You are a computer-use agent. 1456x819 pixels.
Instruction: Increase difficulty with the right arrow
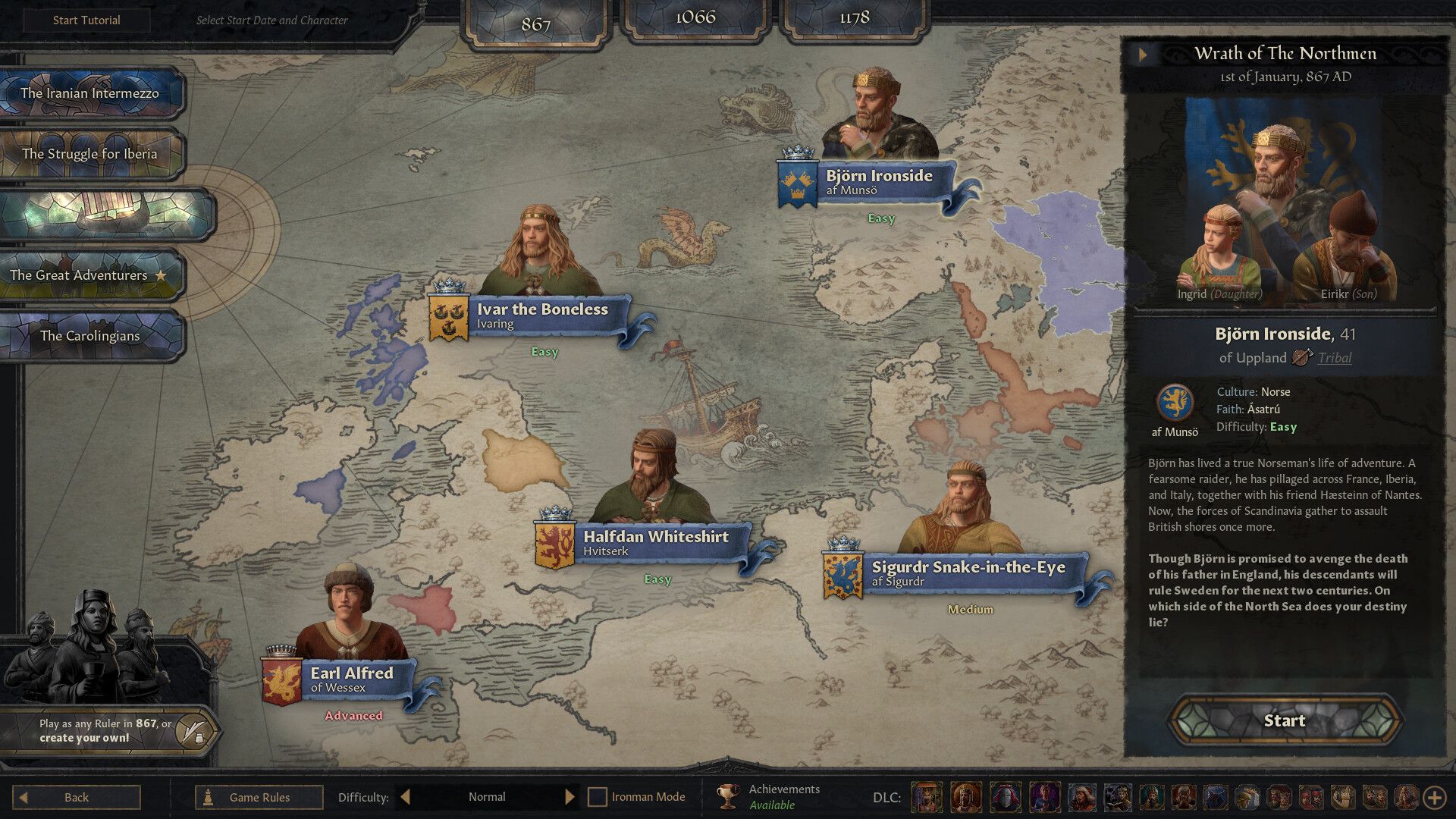click(570, 797)
